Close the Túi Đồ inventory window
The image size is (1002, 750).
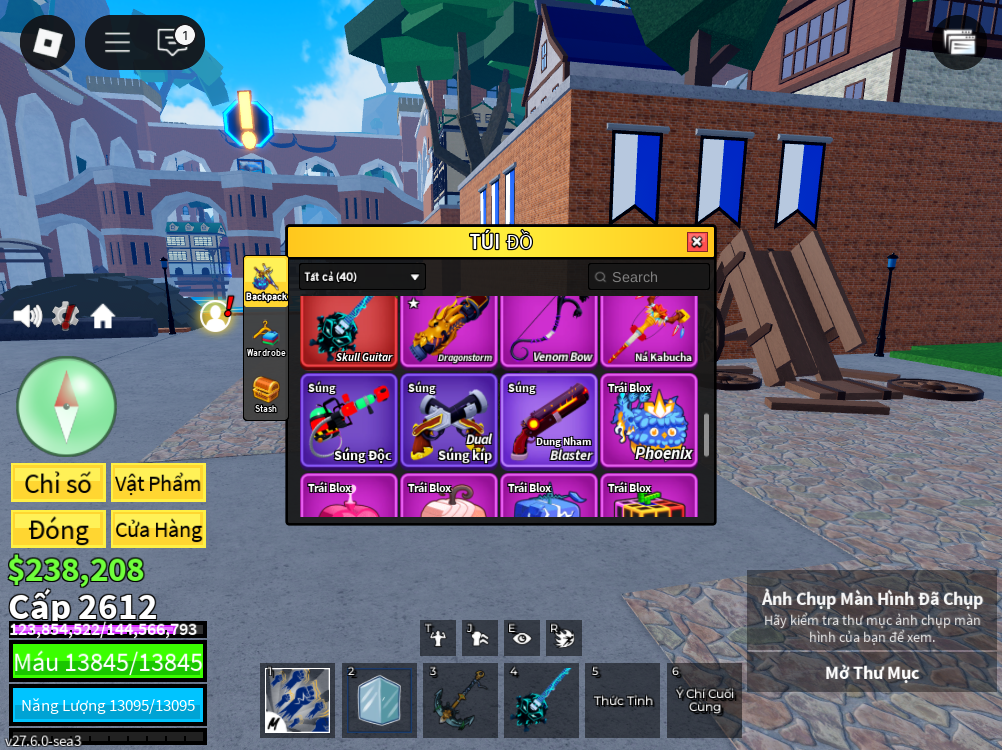pyautogui.click(x=697, y=242)
